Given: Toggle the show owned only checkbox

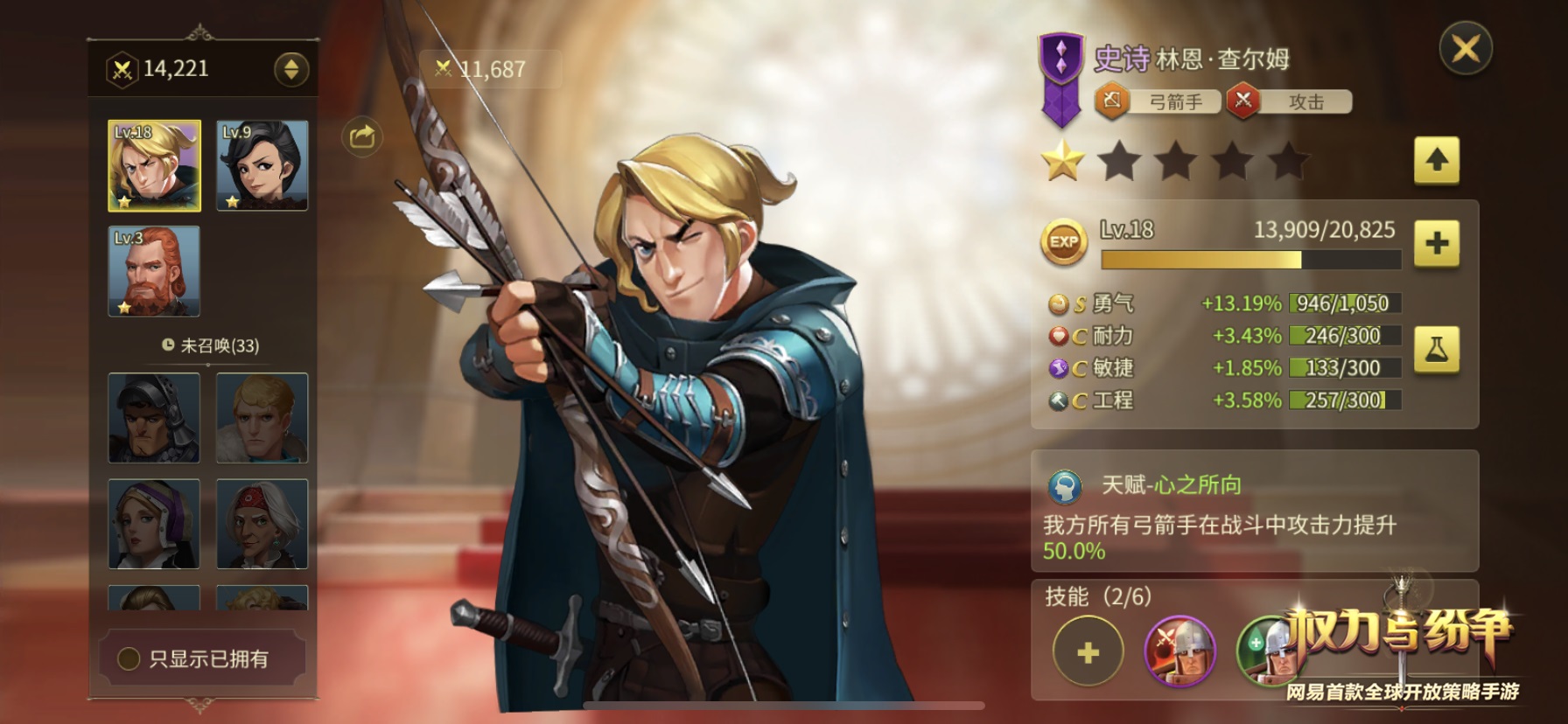Looking at the screenshot, I should (129, 658).
